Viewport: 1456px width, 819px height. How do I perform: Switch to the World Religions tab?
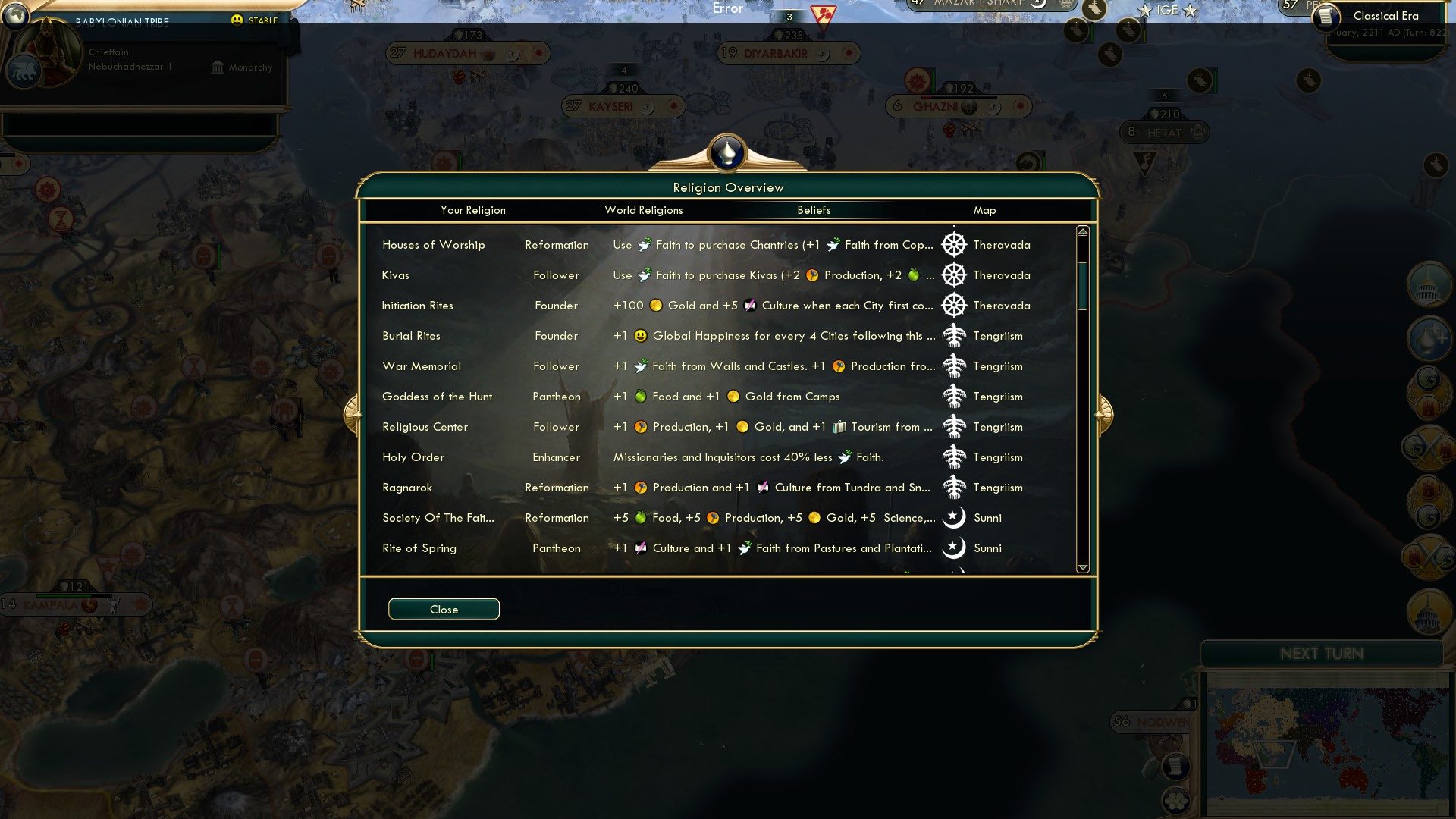(x=643, y=210)
